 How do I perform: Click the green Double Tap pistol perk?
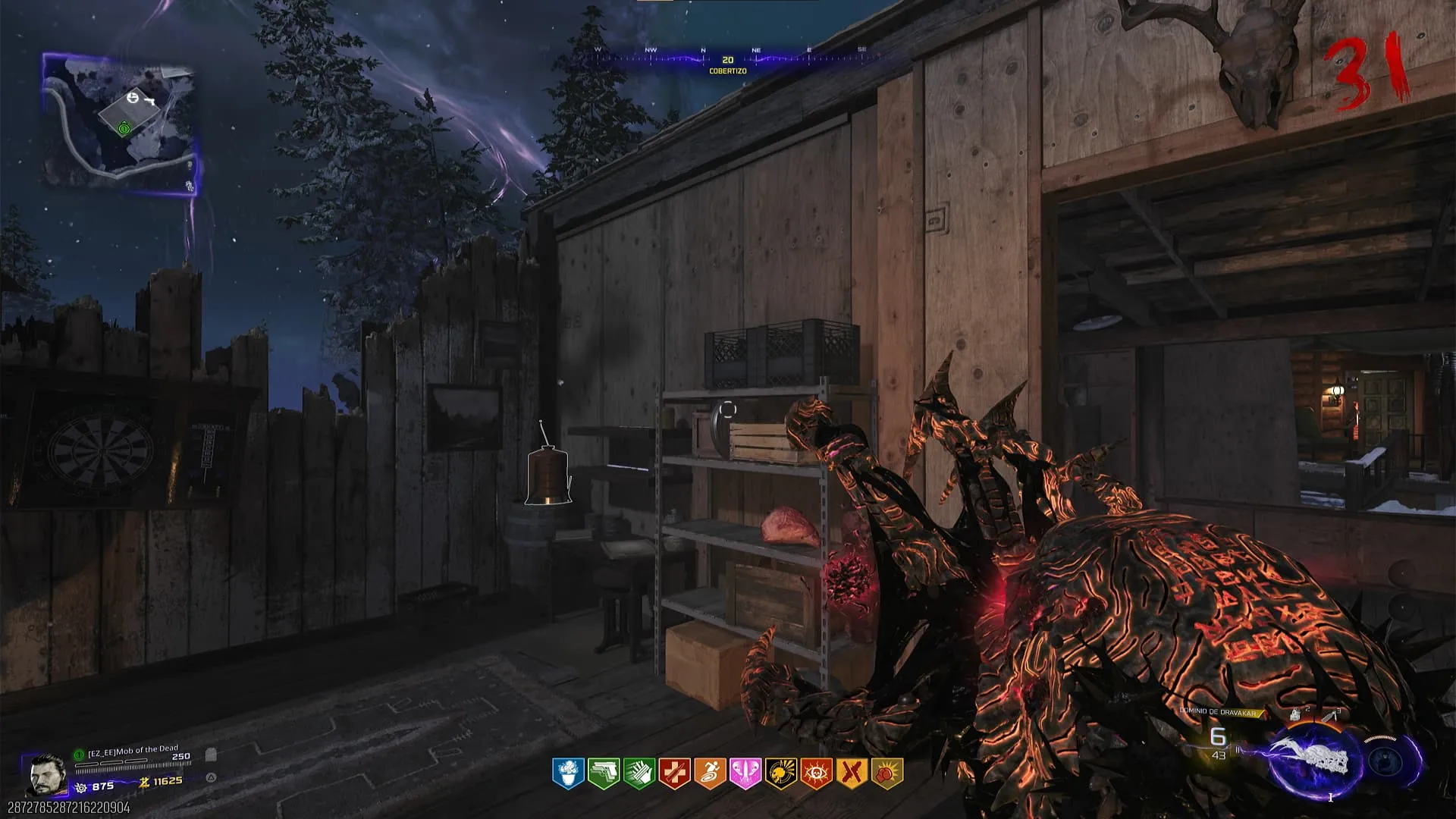coord(604,773)
